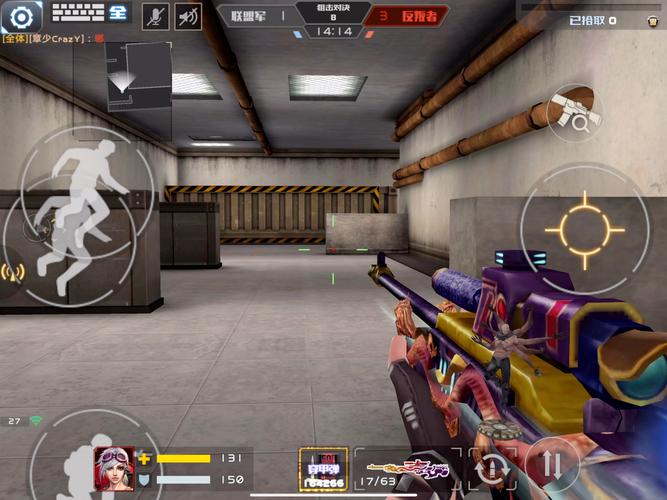Tap the armor-piercing ammo item slot
667x500 pixels.
pos(324,468)
